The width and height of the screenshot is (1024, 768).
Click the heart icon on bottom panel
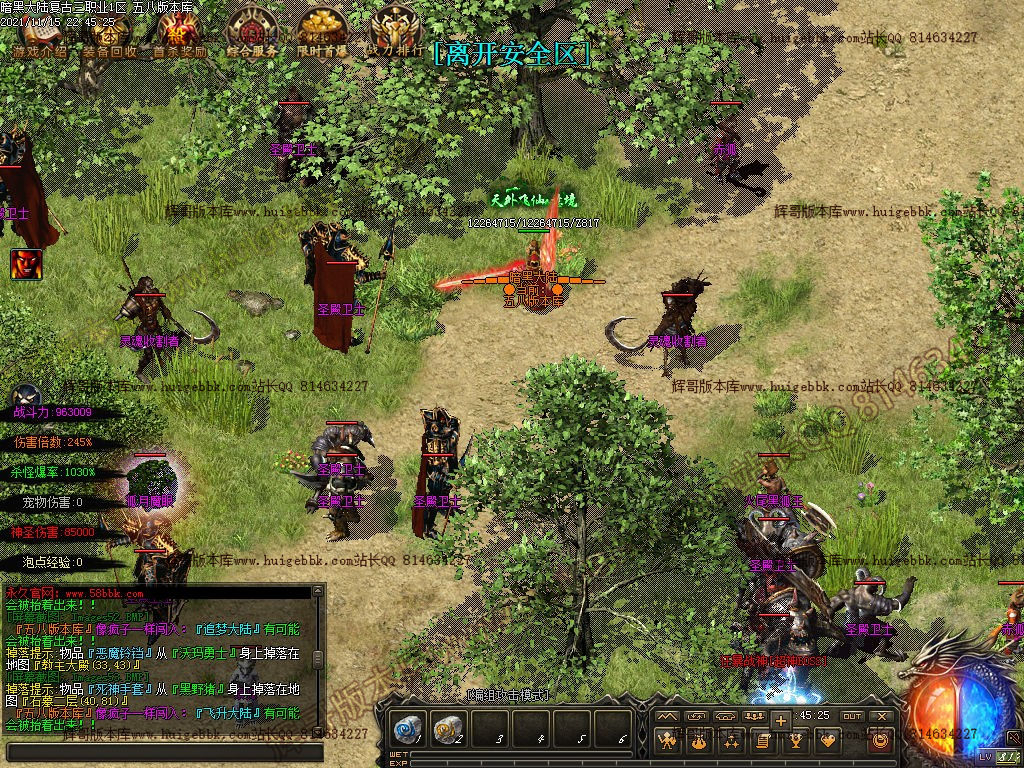(828, 741)
